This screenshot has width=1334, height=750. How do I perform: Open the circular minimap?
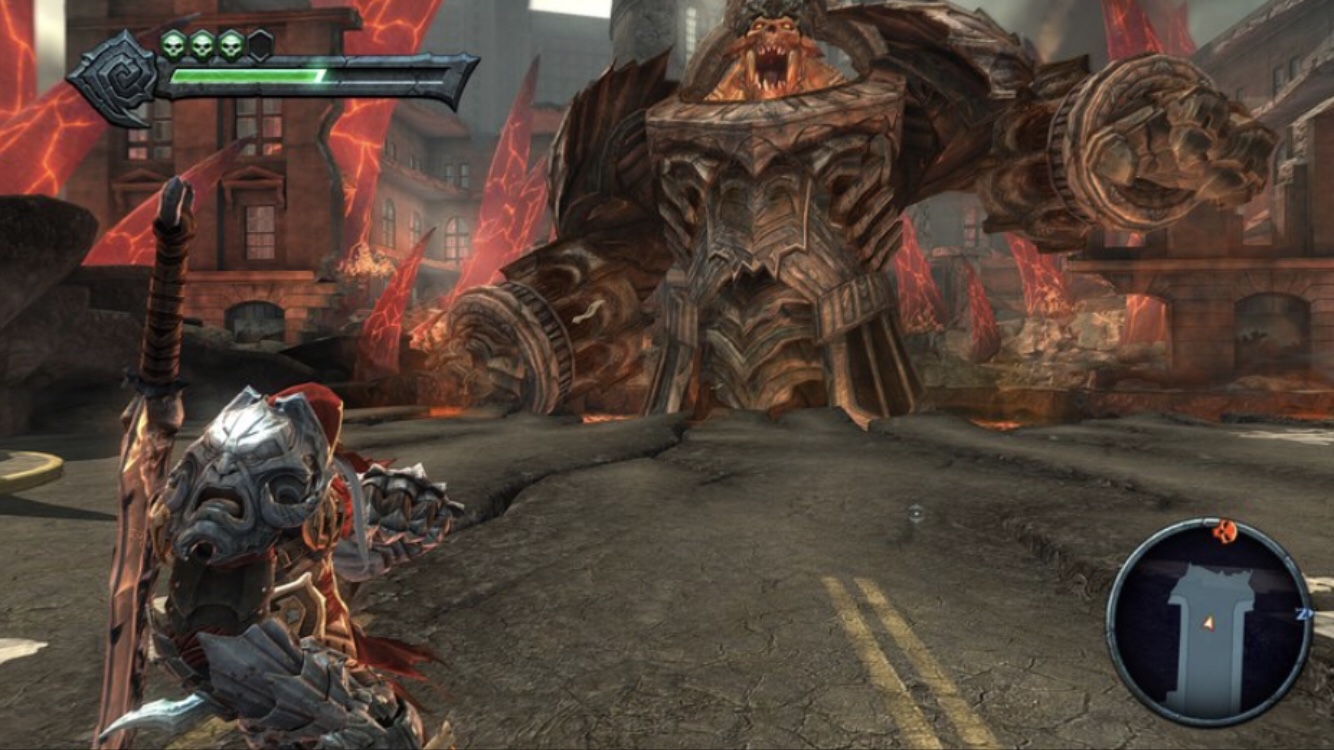tap(1208, 623)
